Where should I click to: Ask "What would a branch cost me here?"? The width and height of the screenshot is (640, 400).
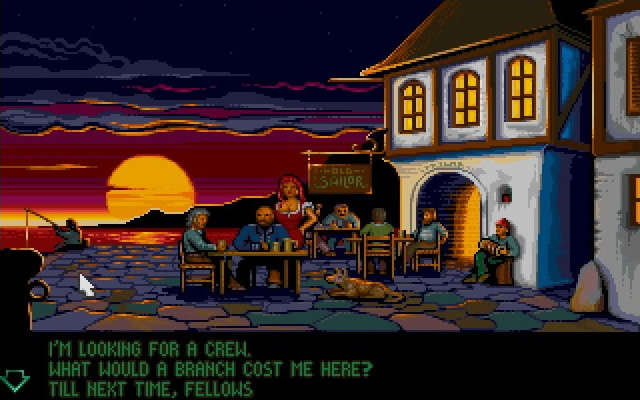click(209, 370)
